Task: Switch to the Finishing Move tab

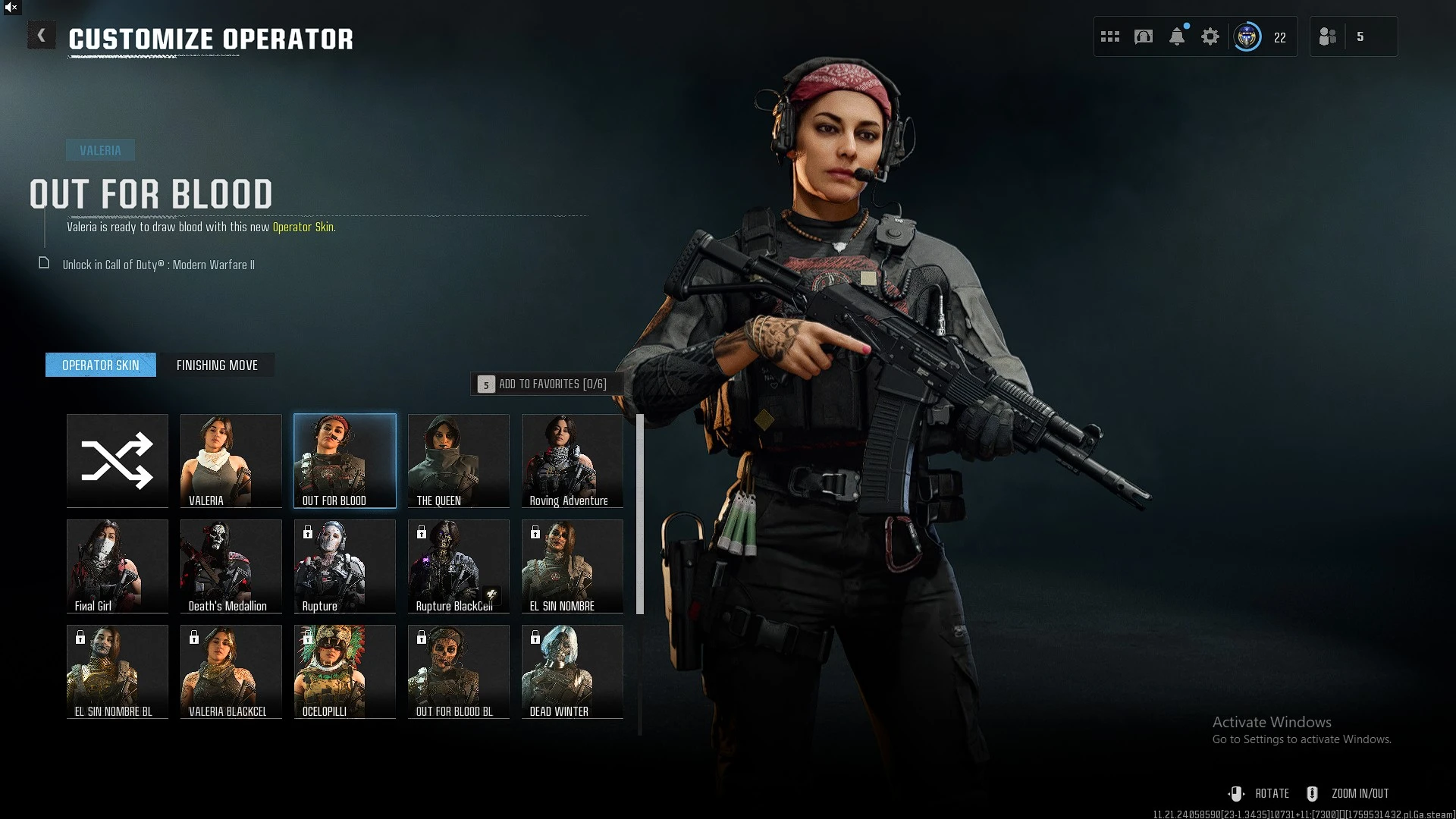Action: [217, 366]
